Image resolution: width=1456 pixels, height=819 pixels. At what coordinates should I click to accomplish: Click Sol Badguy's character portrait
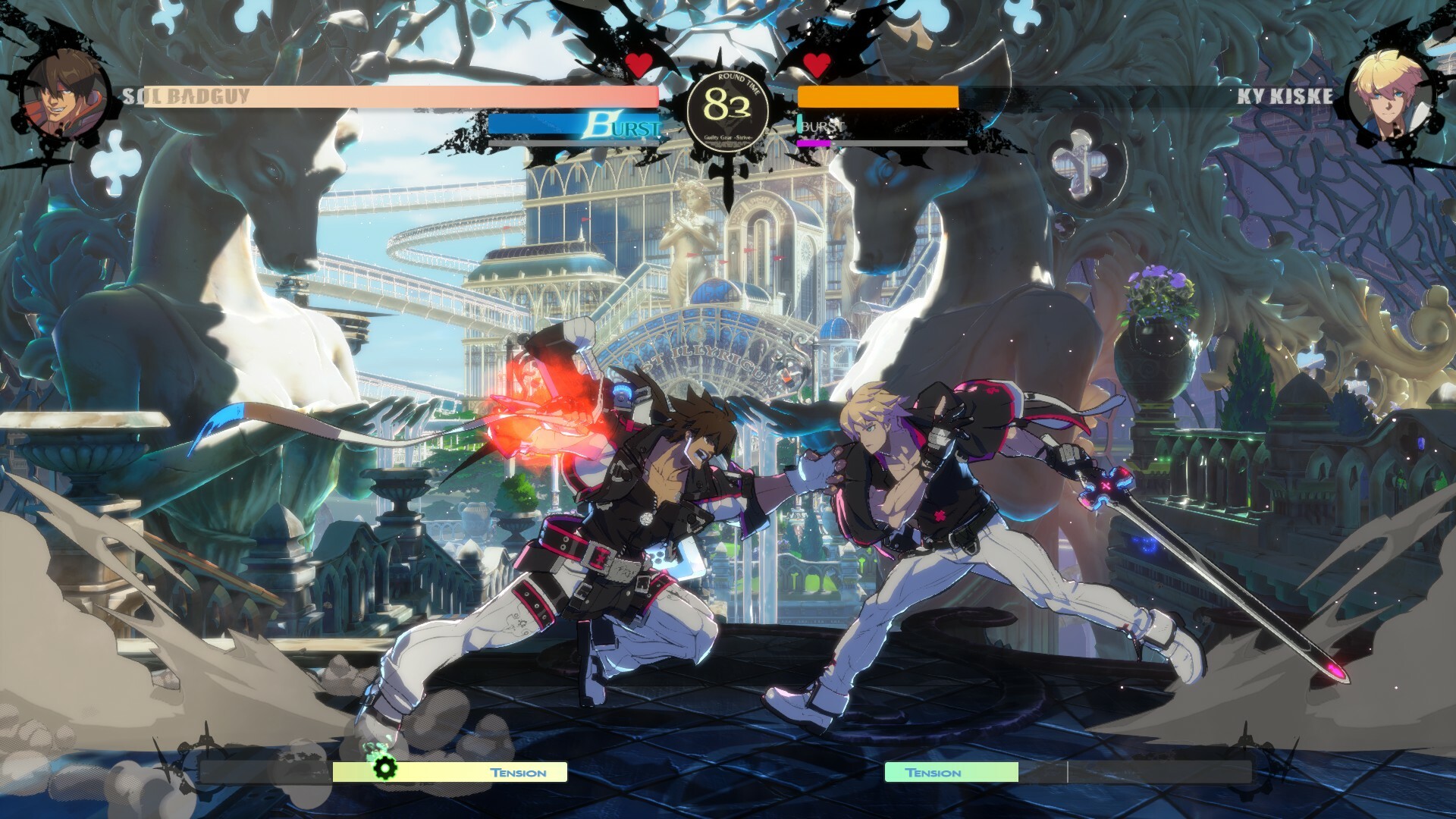[64, 91]
